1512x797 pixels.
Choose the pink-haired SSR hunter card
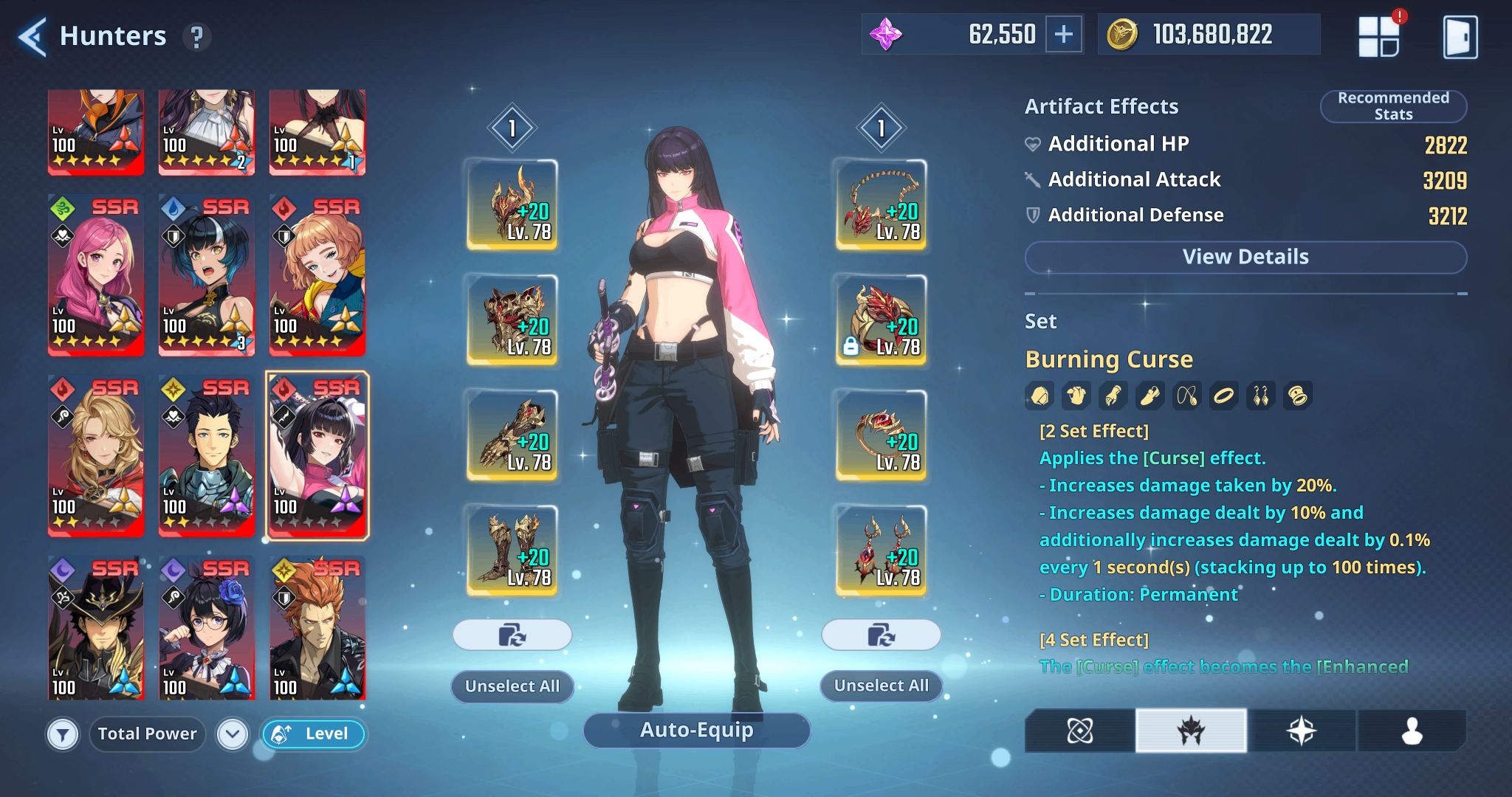point(96,275)
